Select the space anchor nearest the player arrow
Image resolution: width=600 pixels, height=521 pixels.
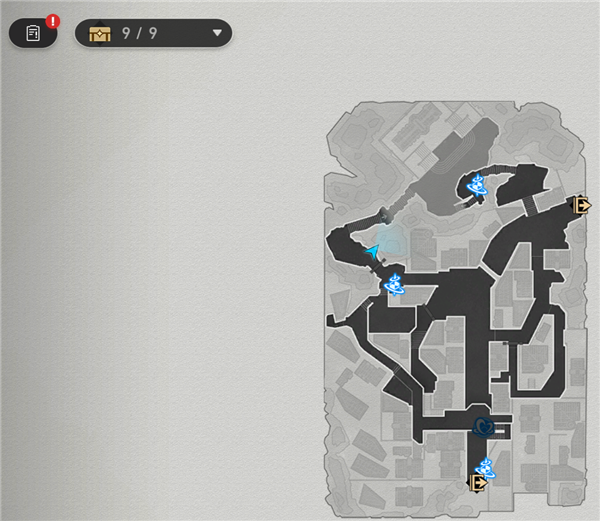[395, 286]
